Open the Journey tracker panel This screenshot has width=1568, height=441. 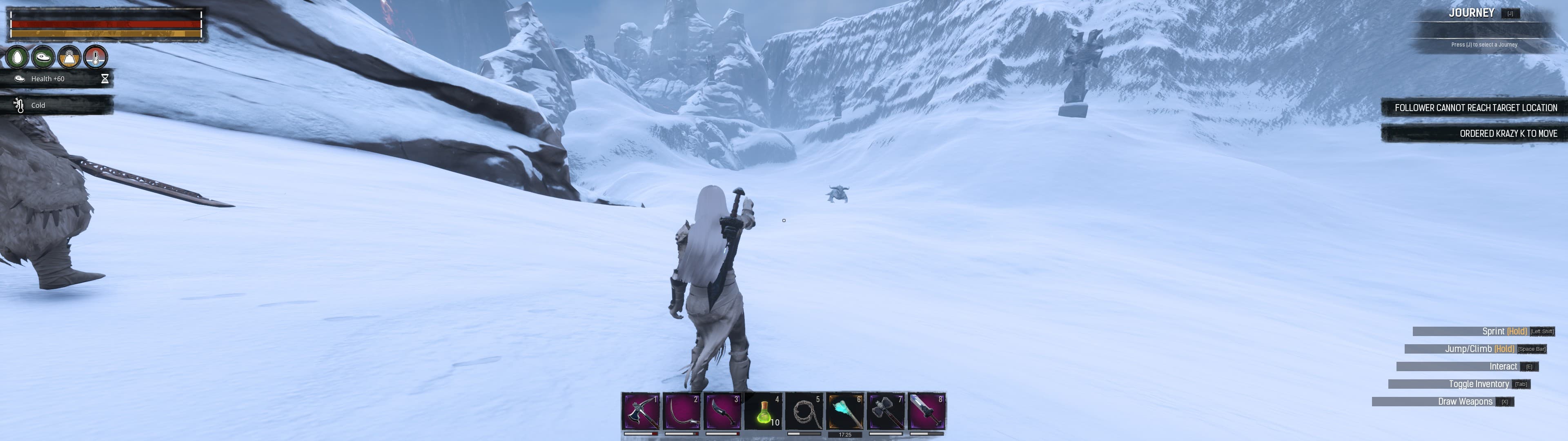(1471, 13)
